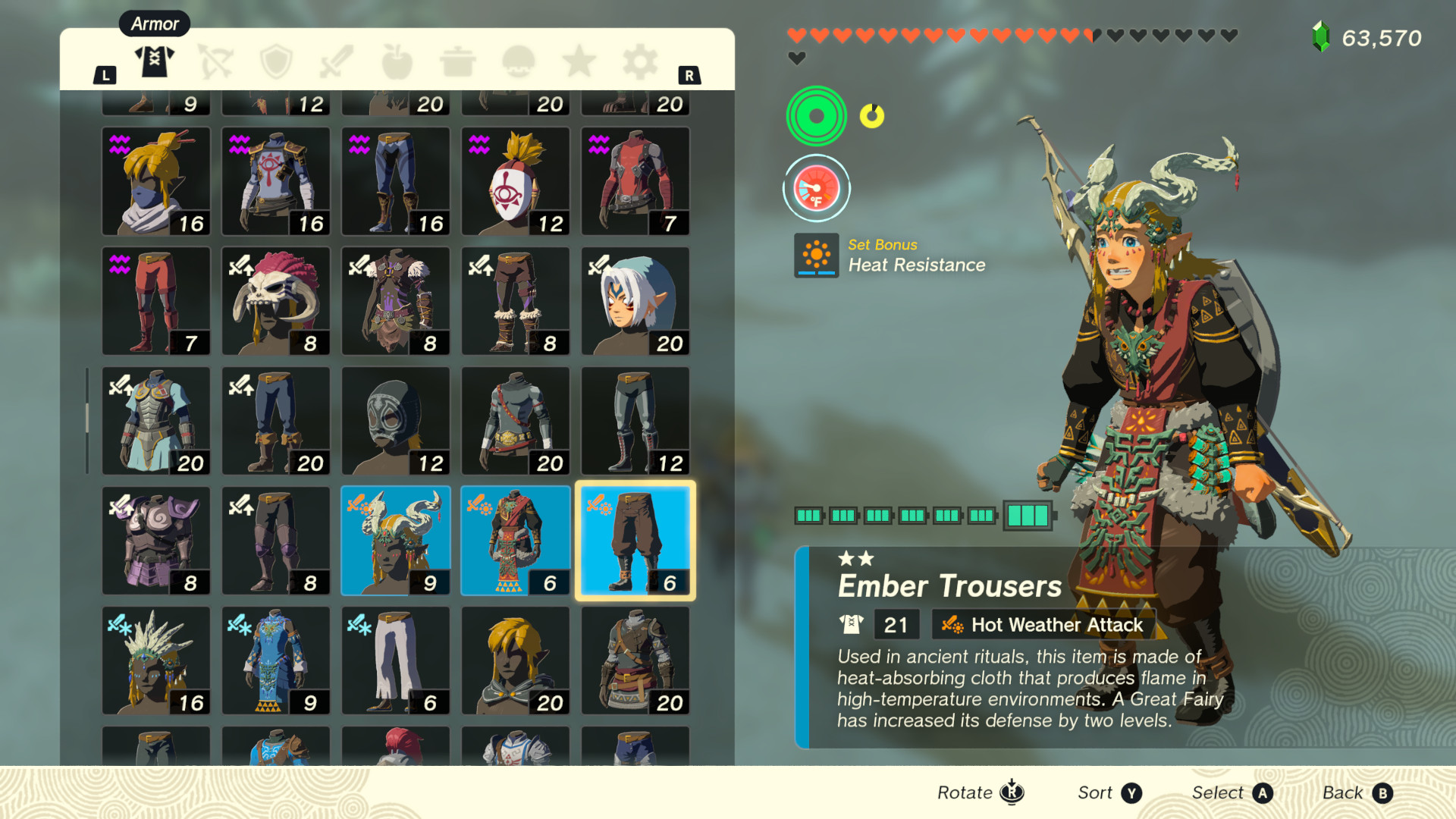
Task: Open the Key Items star tab icon
Action: [579, 61]
